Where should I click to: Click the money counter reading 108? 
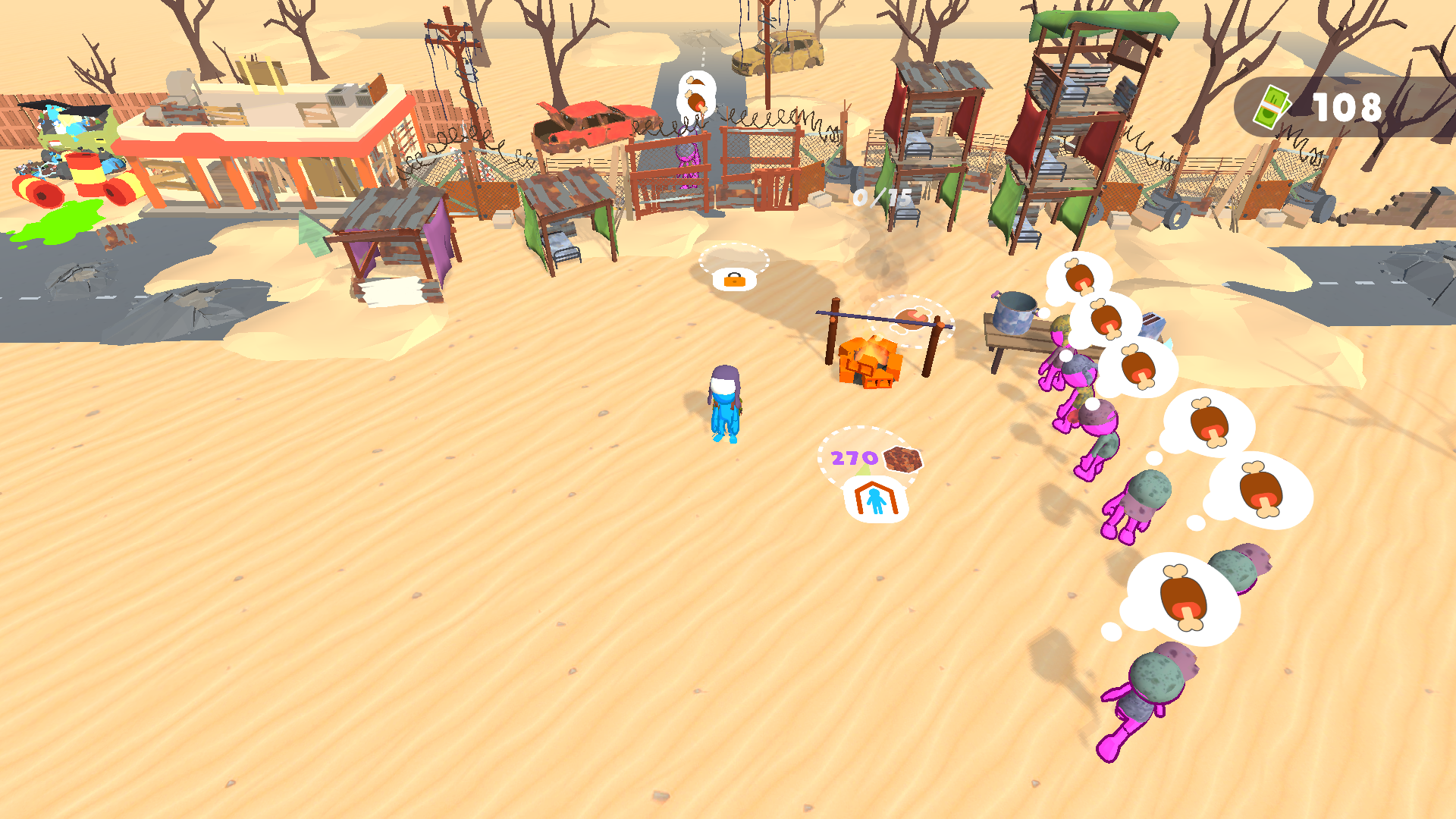[1348, 108]
